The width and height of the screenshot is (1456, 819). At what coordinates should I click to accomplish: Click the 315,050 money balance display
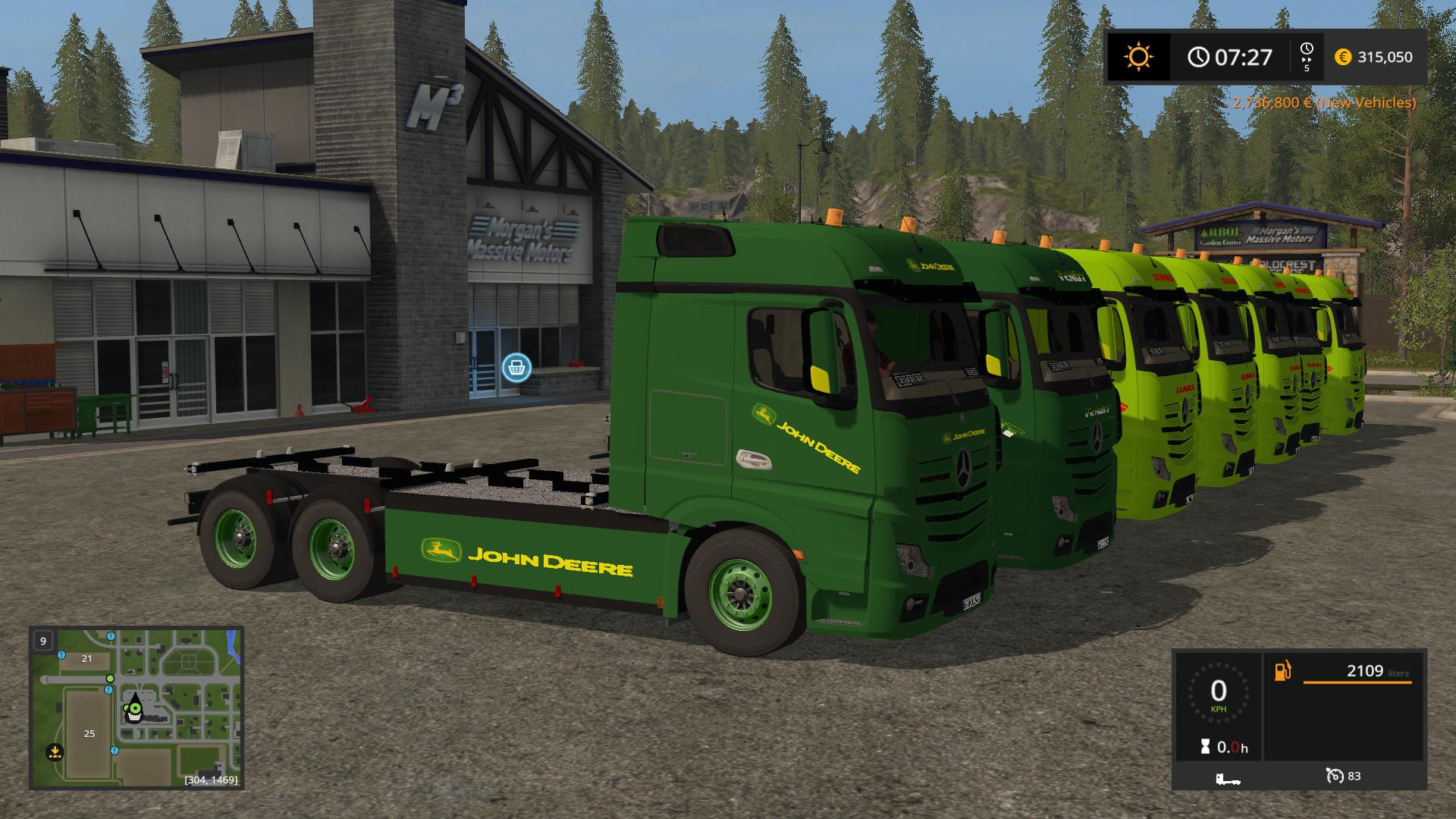pos(1385,56)
